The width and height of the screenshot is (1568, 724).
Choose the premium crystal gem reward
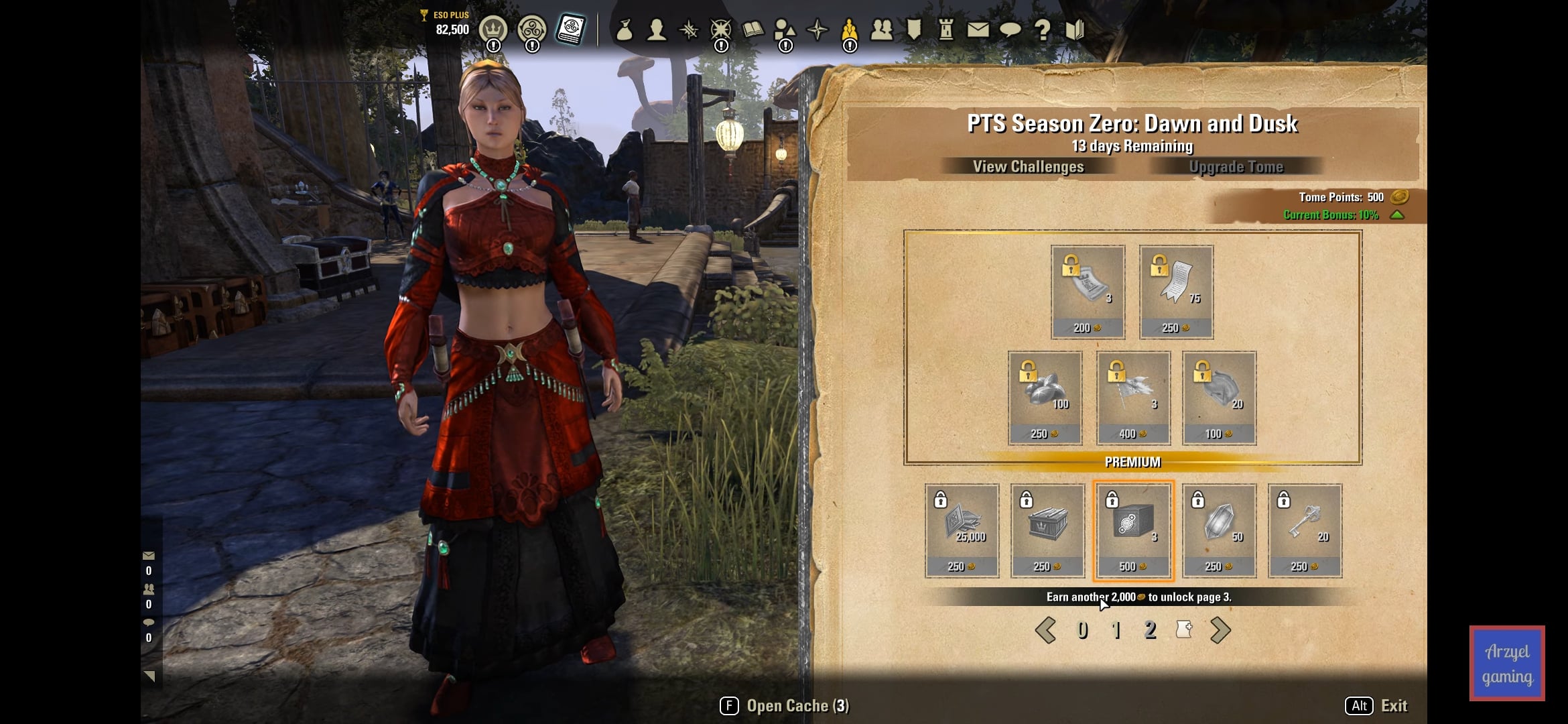coord(1219,530)
